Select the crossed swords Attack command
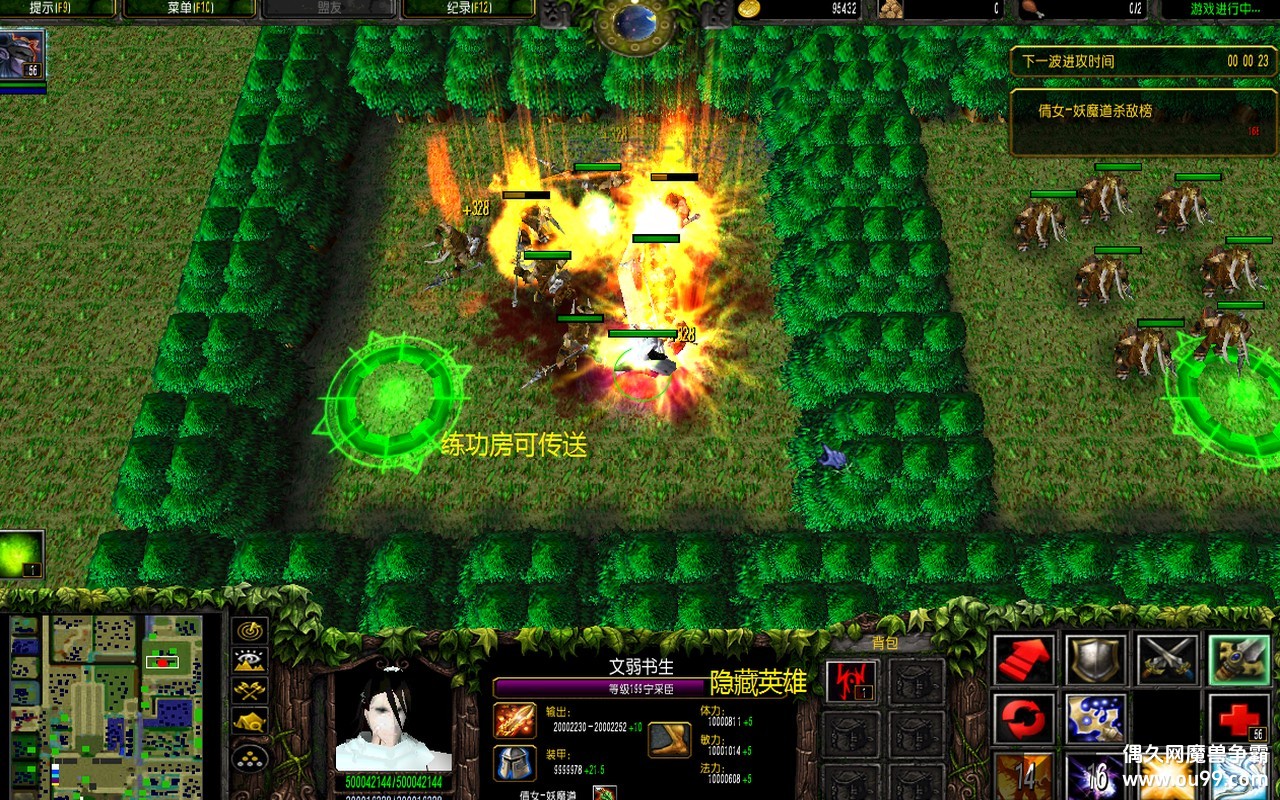The width and height of the screenshot is (1280, 800). pyautogui.click(x=1167, y=660)
